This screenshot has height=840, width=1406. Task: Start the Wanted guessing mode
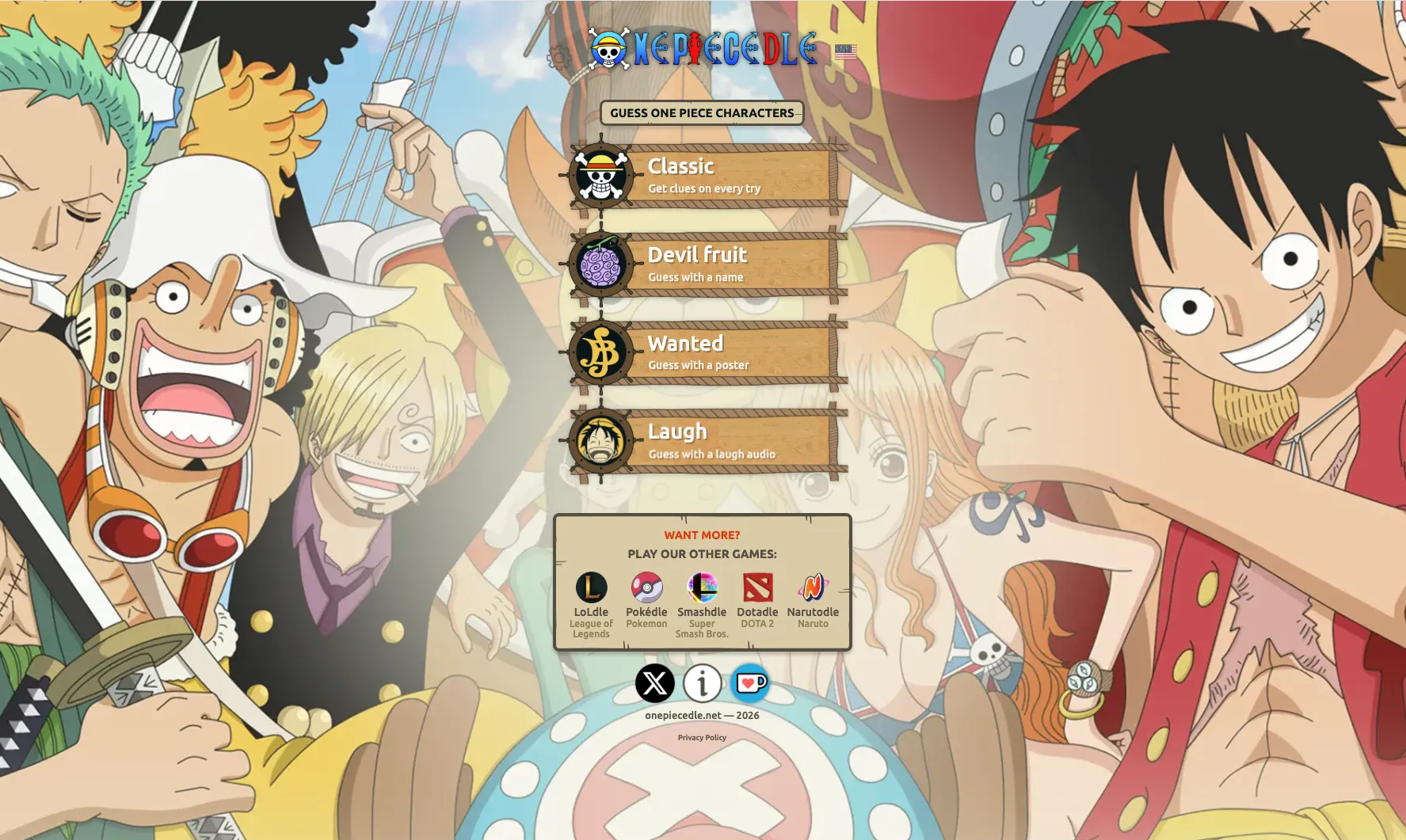729,353
